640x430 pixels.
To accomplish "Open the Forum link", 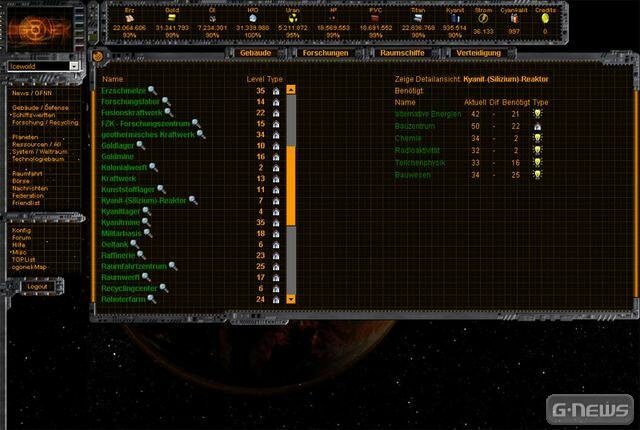I will click(x=22, y=237).
